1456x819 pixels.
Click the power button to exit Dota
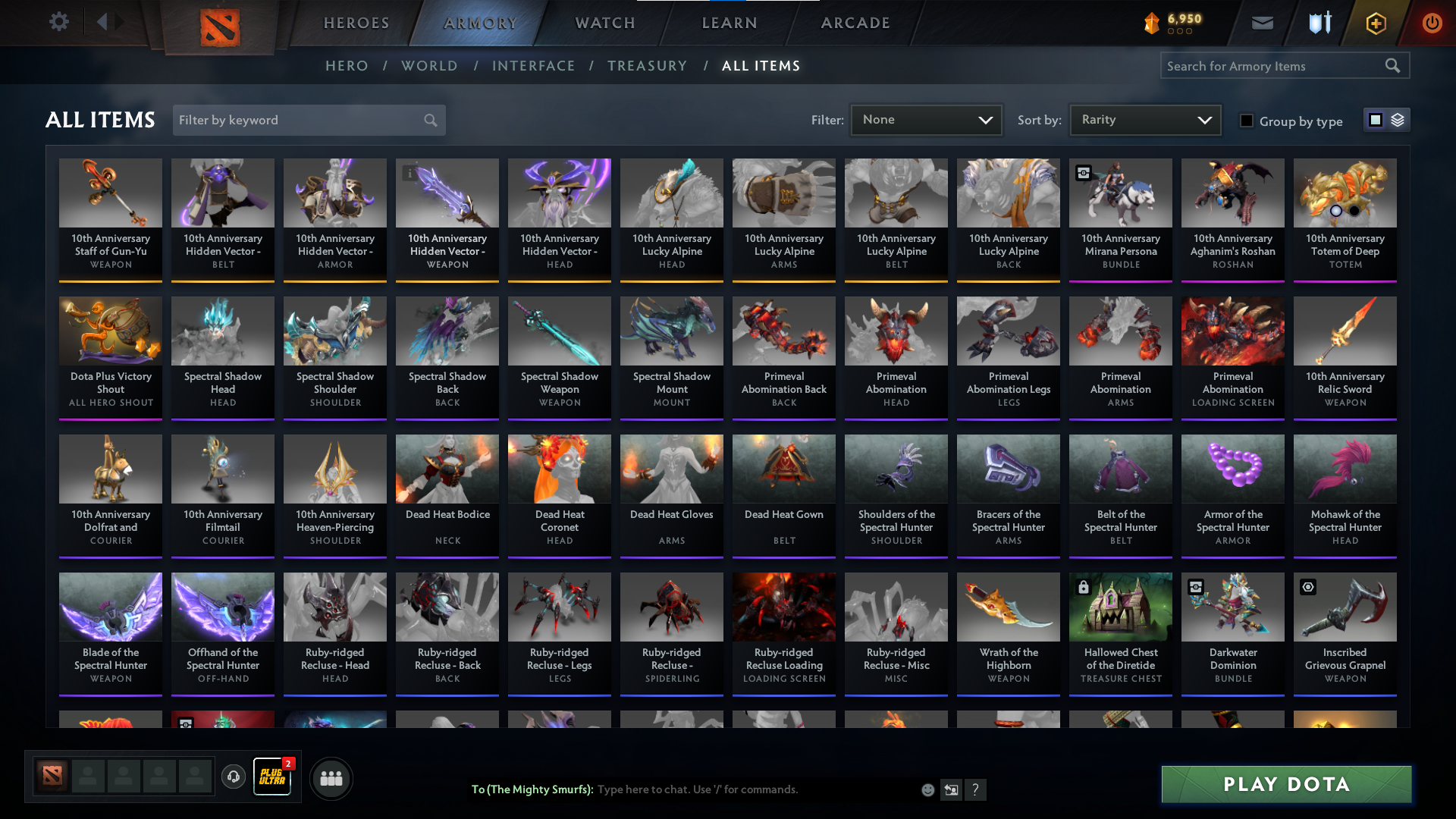click(1432, 23)
